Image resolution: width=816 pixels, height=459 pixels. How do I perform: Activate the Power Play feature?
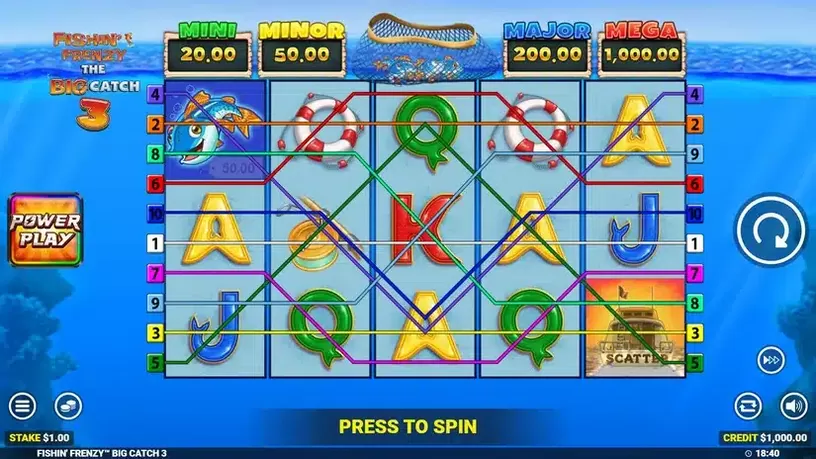tap(45, 229)
